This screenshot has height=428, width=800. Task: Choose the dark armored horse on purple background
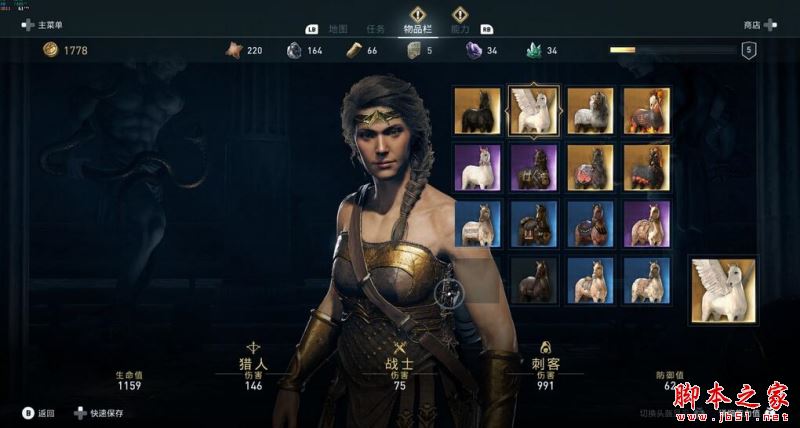532,165
